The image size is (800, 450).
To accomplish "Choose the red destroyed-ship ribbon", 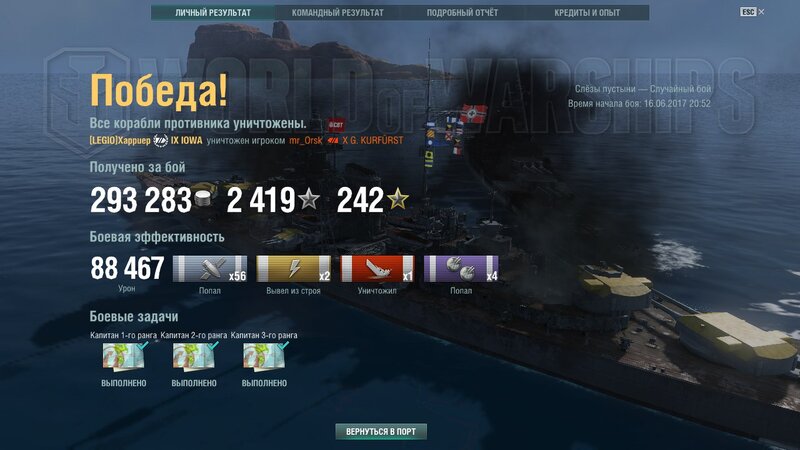I will click(378, 269).
